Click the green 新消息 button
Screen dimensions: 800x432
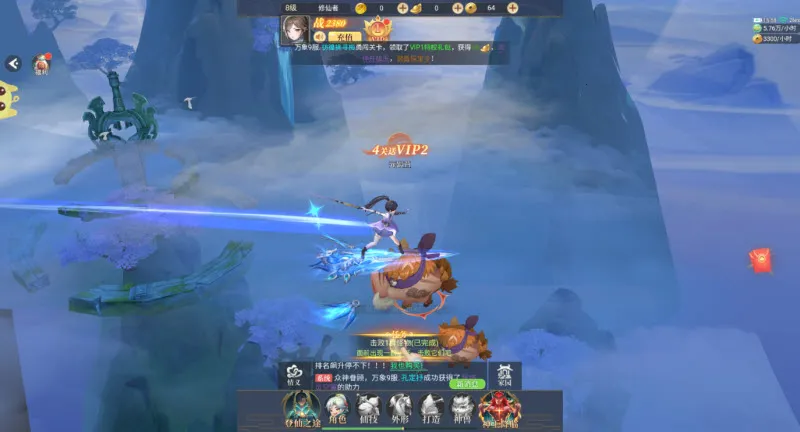tap(467, 383)
